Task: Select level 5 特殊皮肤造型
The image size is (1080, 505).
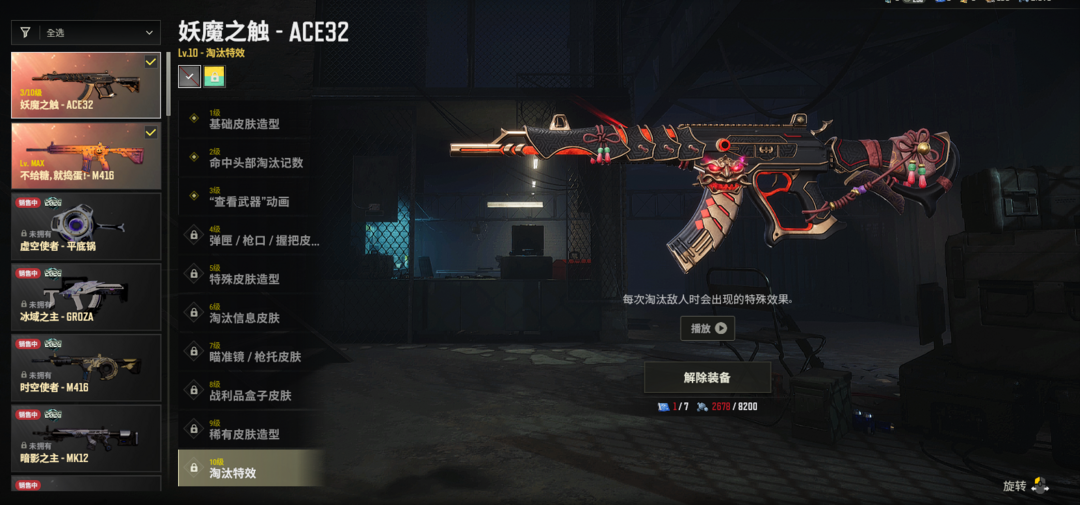Action: coord(251,275)
